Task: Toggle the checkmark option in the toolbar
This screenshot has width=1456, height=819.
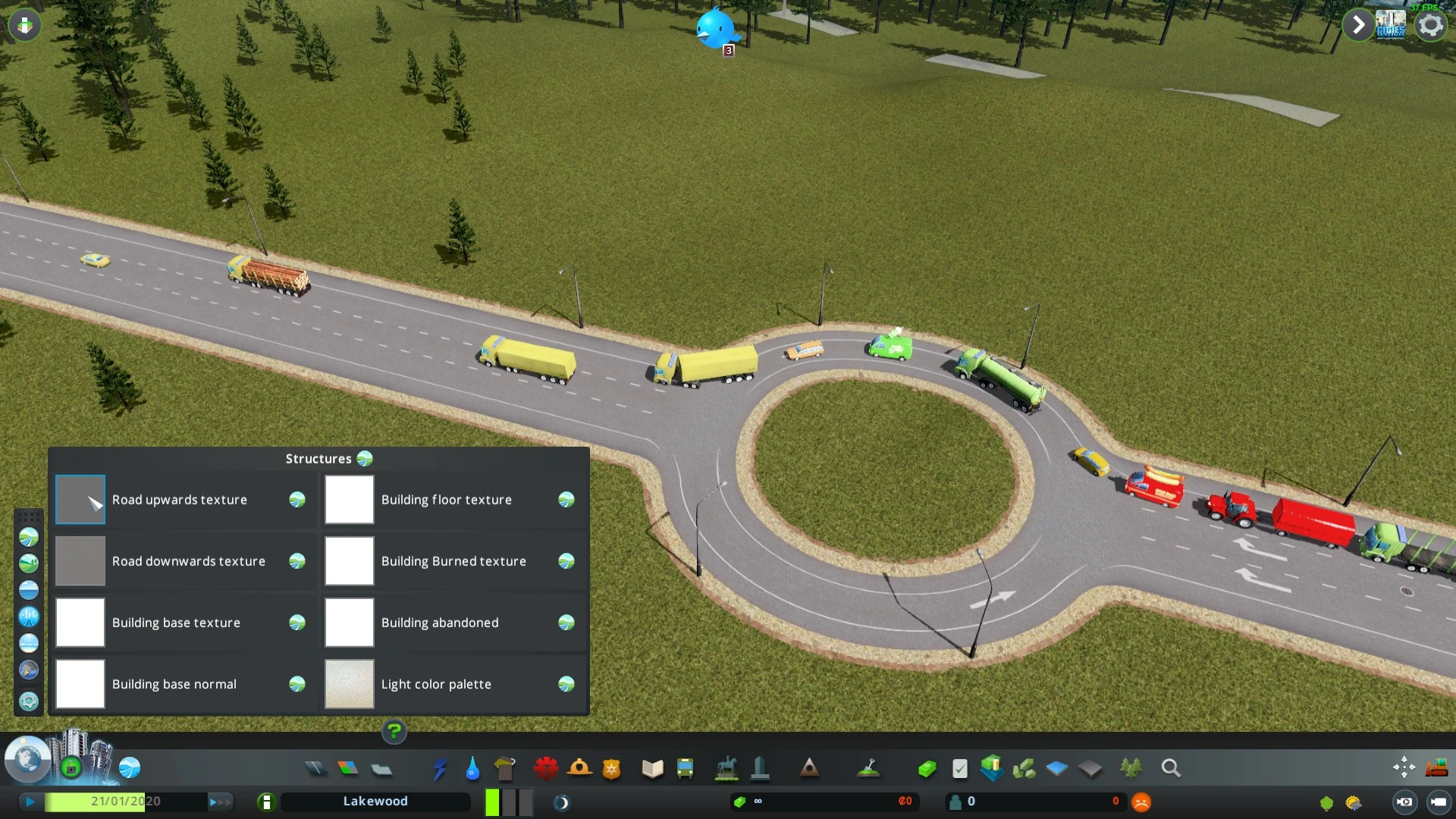Action: click(x=959, y=768)
